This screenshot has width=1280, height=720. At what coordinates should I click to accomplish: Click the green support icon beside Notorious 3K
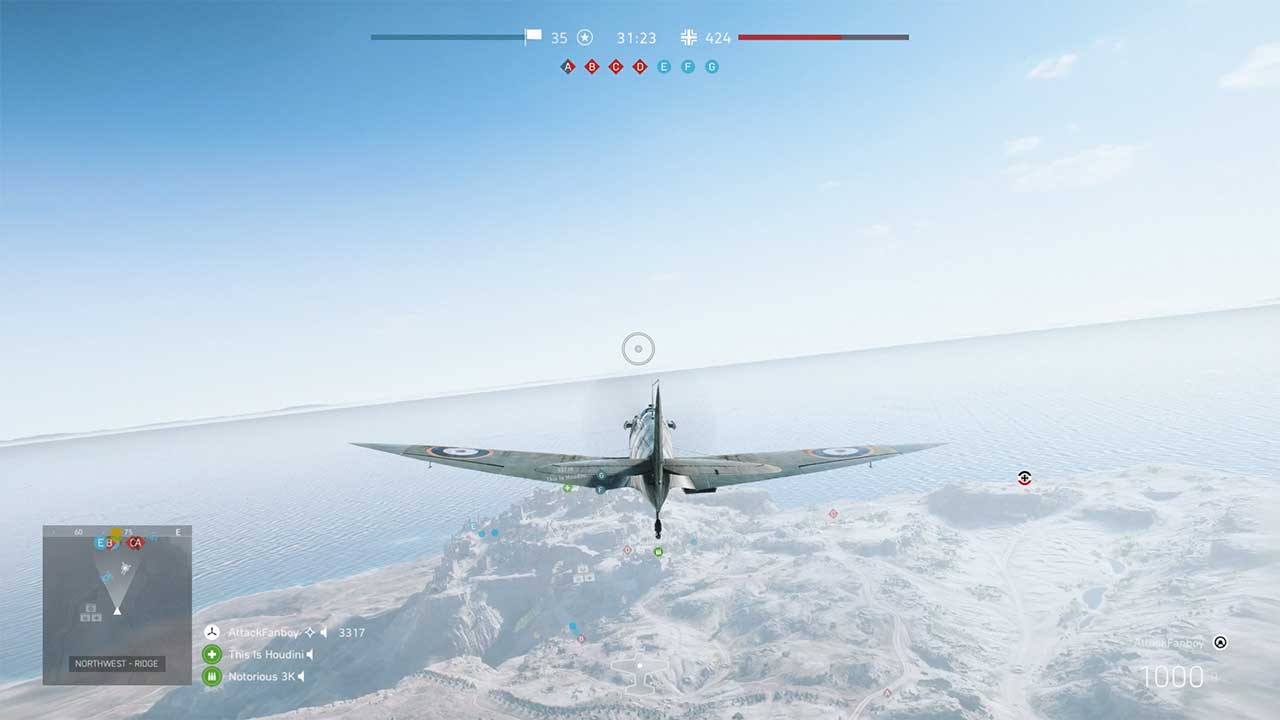212,676
